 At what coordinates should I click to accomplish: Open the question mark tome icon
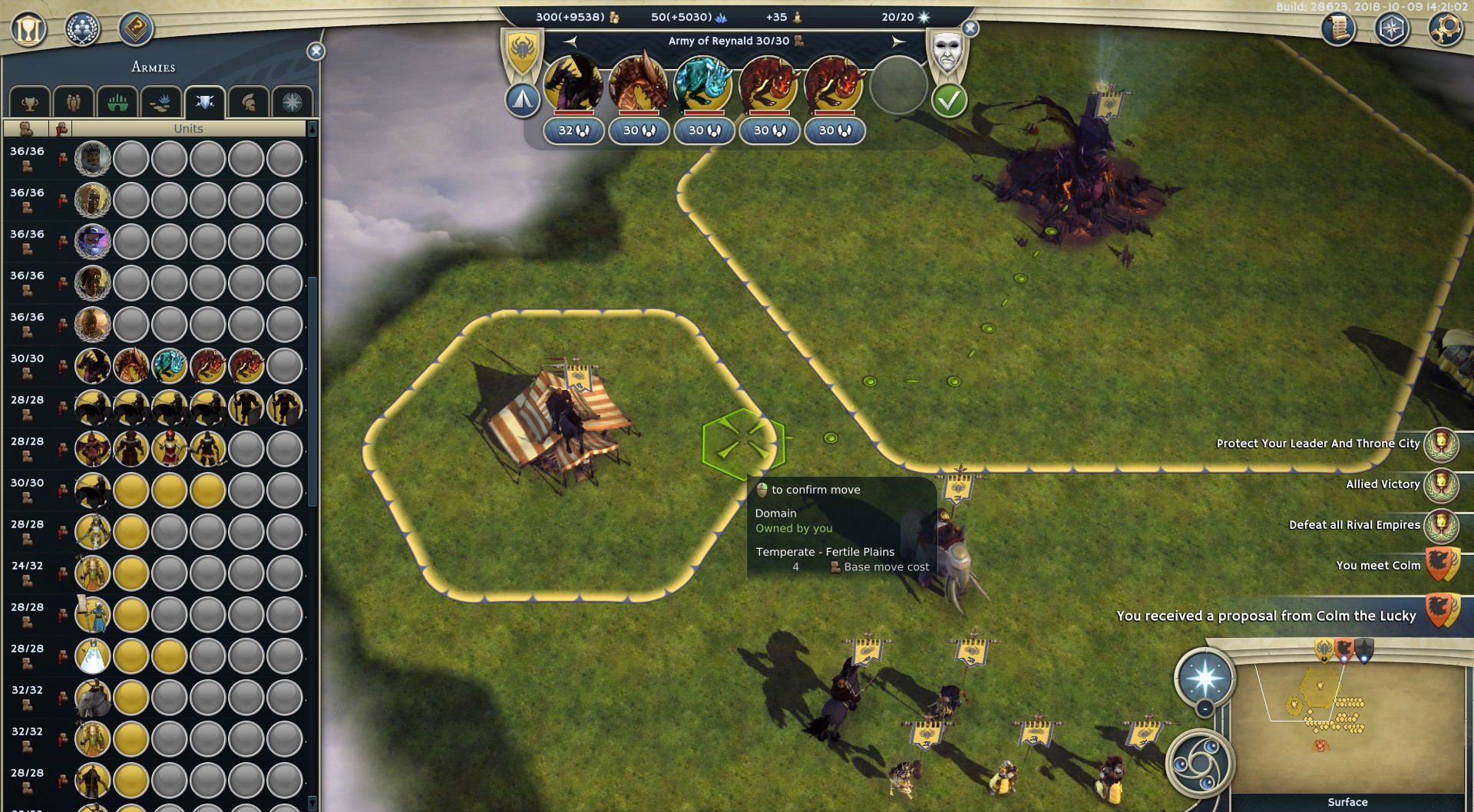(x=136, y=30)
